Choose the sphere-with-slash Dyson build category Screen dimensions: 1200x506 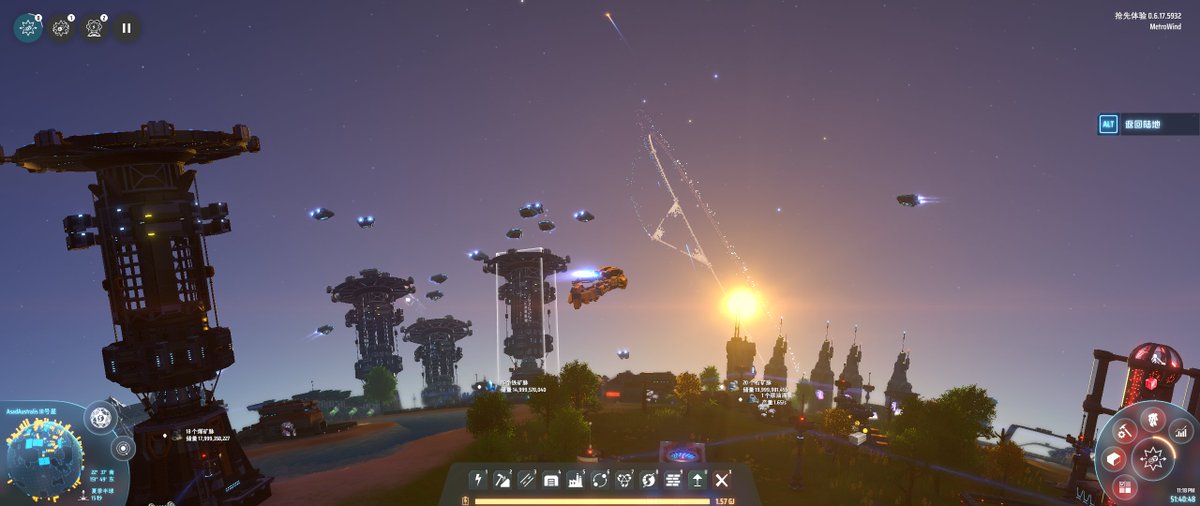[x=648, y=480]
